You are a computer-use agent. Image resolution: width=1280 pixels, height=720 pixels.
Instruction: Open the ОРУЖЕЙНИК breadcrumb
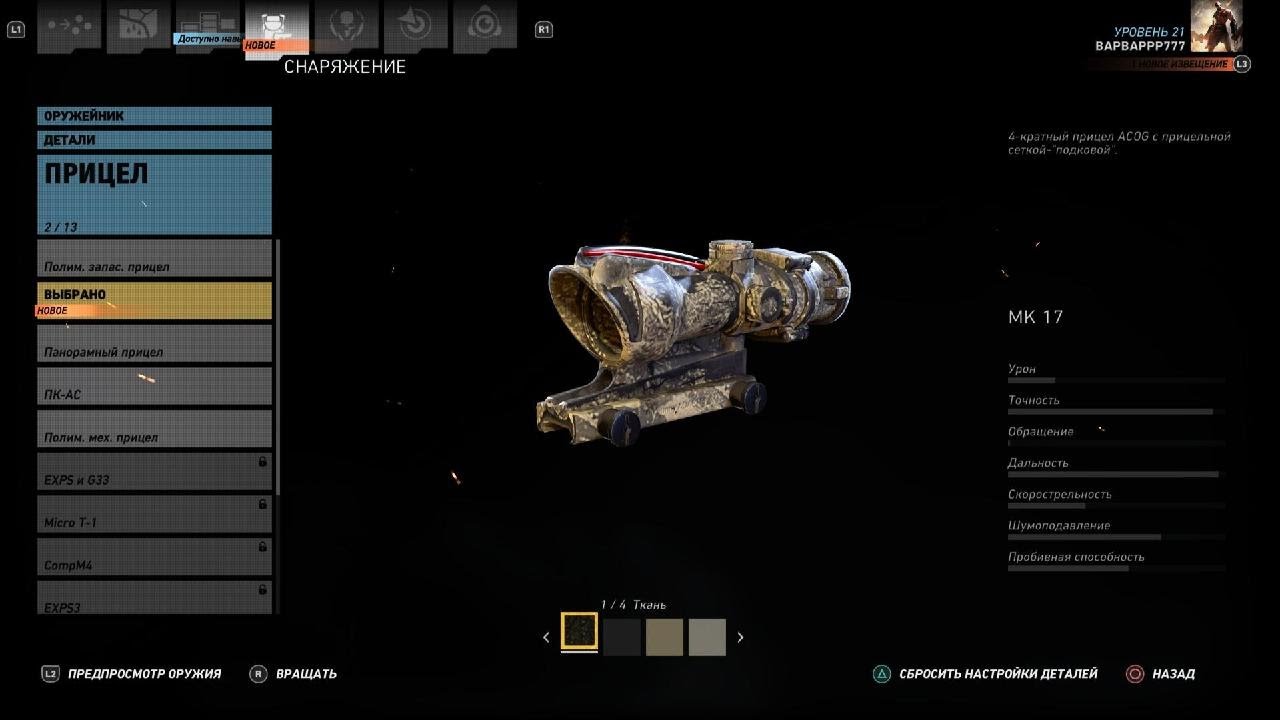tap(154, 116)
